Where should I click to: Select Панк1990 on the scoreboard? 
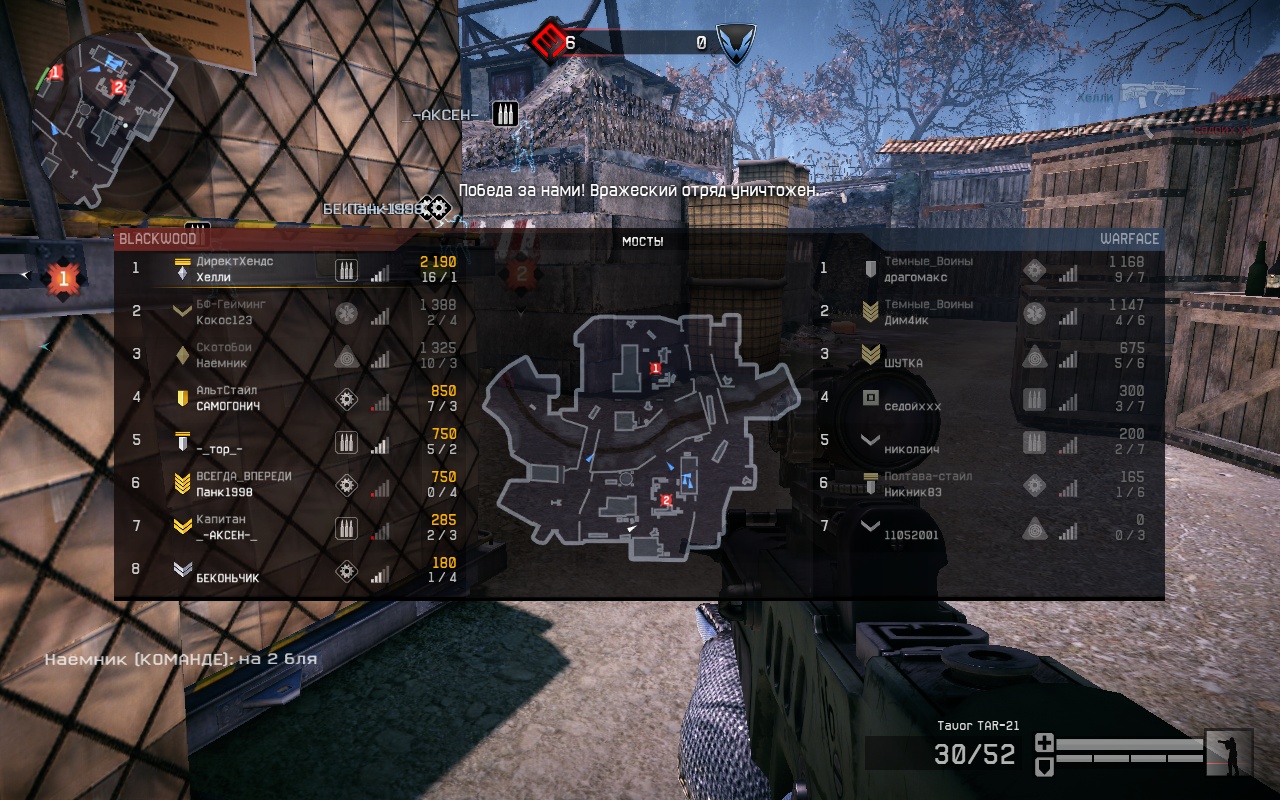[x=224, y=492]
